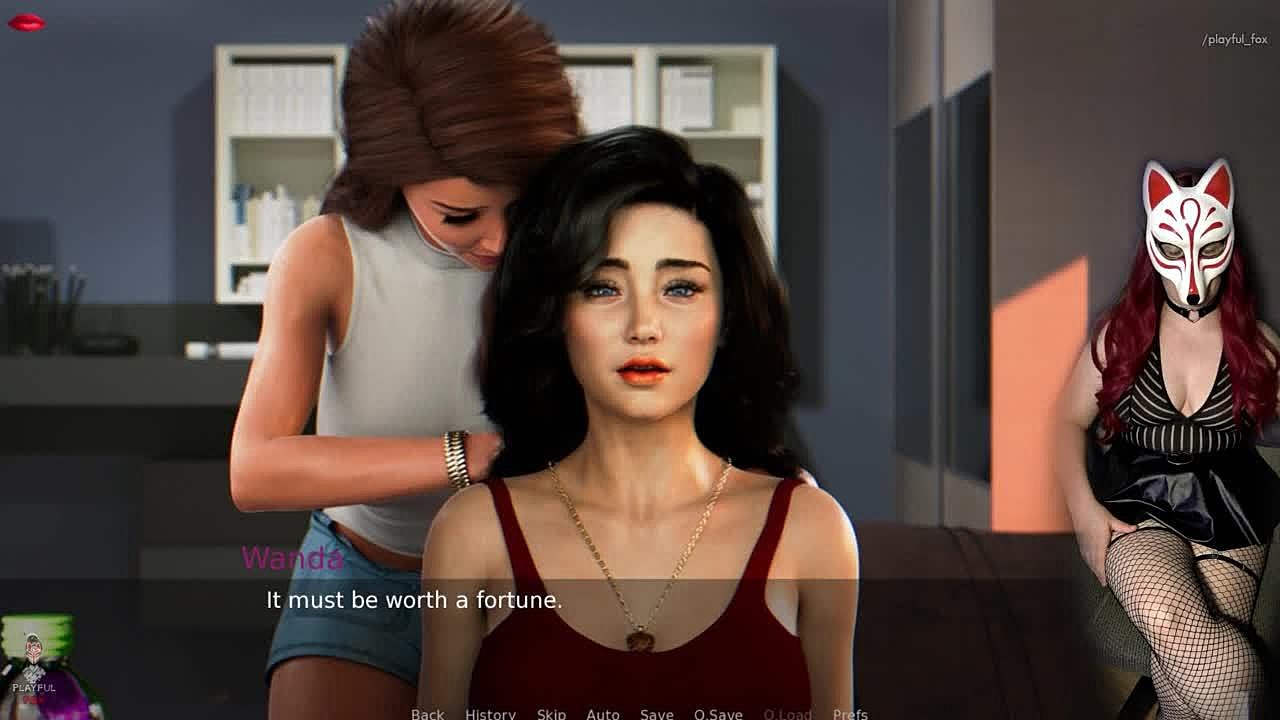The height and width of the screenshot is (720, 1280).
Task: Toggle Auto-advance mode
Action: (603, 713)
